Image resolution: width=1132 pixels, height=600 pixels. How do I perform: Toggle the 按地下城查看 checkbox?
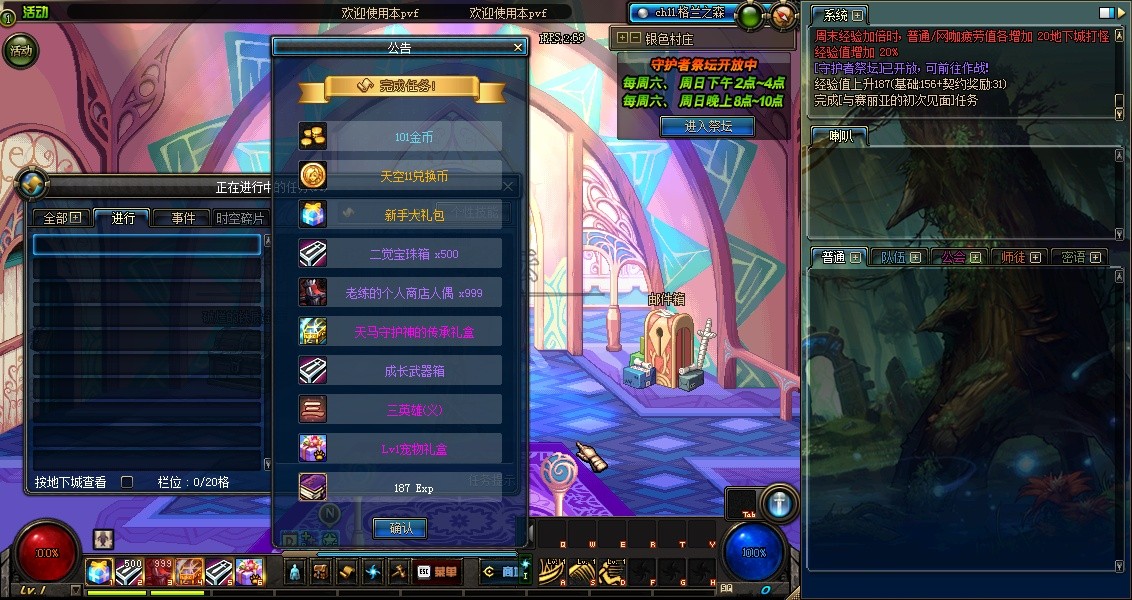127,482
